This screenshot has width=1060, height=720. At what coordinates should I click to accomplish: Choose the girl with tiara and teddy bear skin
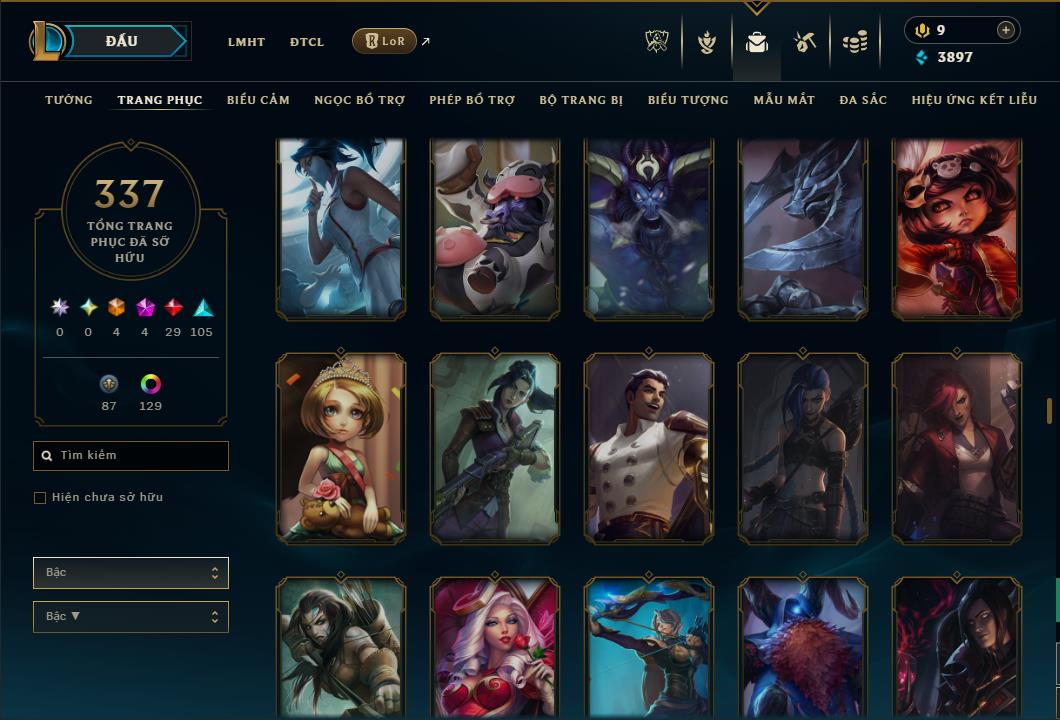tap(341, 448)
